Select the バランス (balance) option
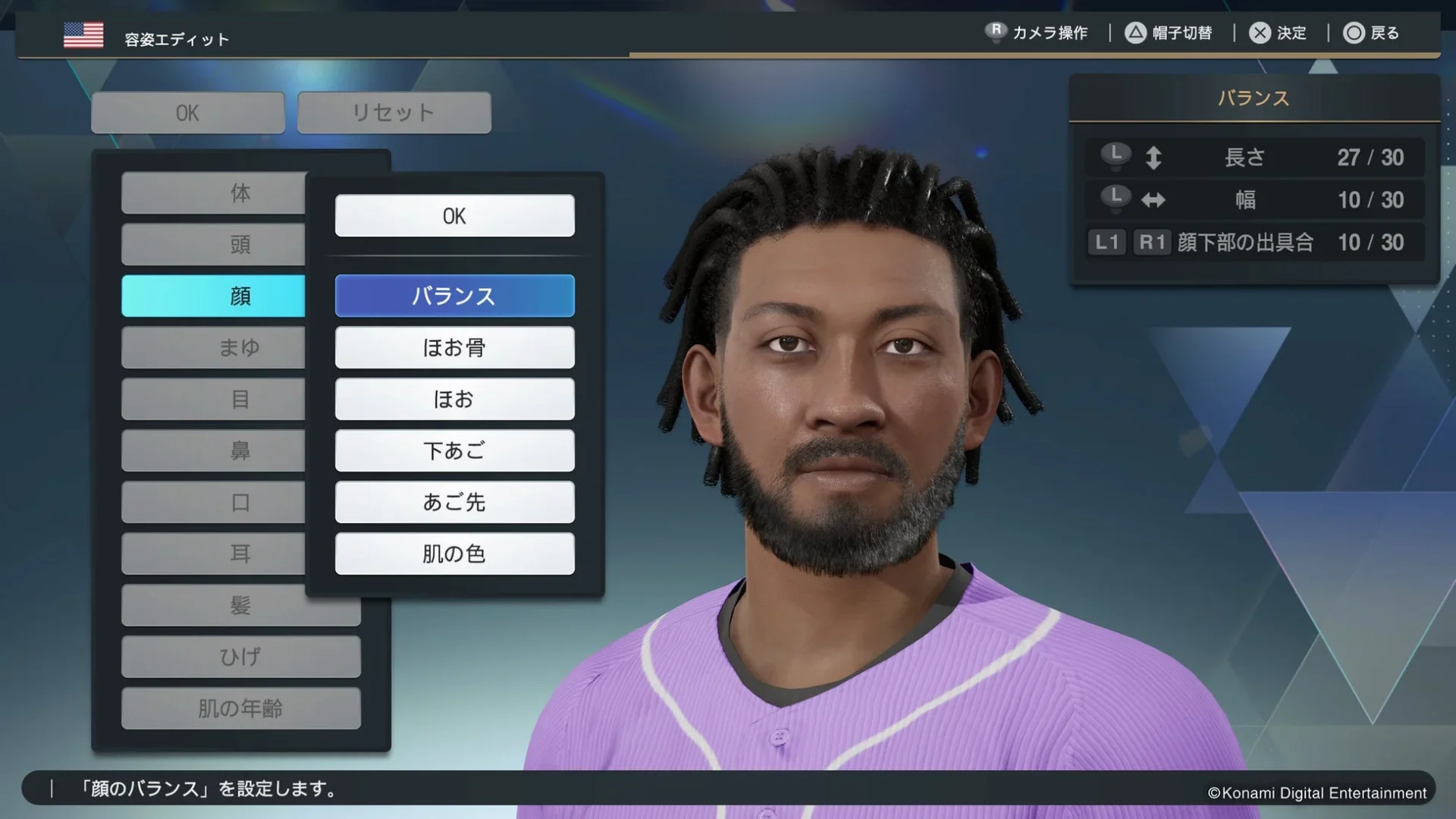The width and height of the screenshot is (1456, 819). click(x=454, y=296)
